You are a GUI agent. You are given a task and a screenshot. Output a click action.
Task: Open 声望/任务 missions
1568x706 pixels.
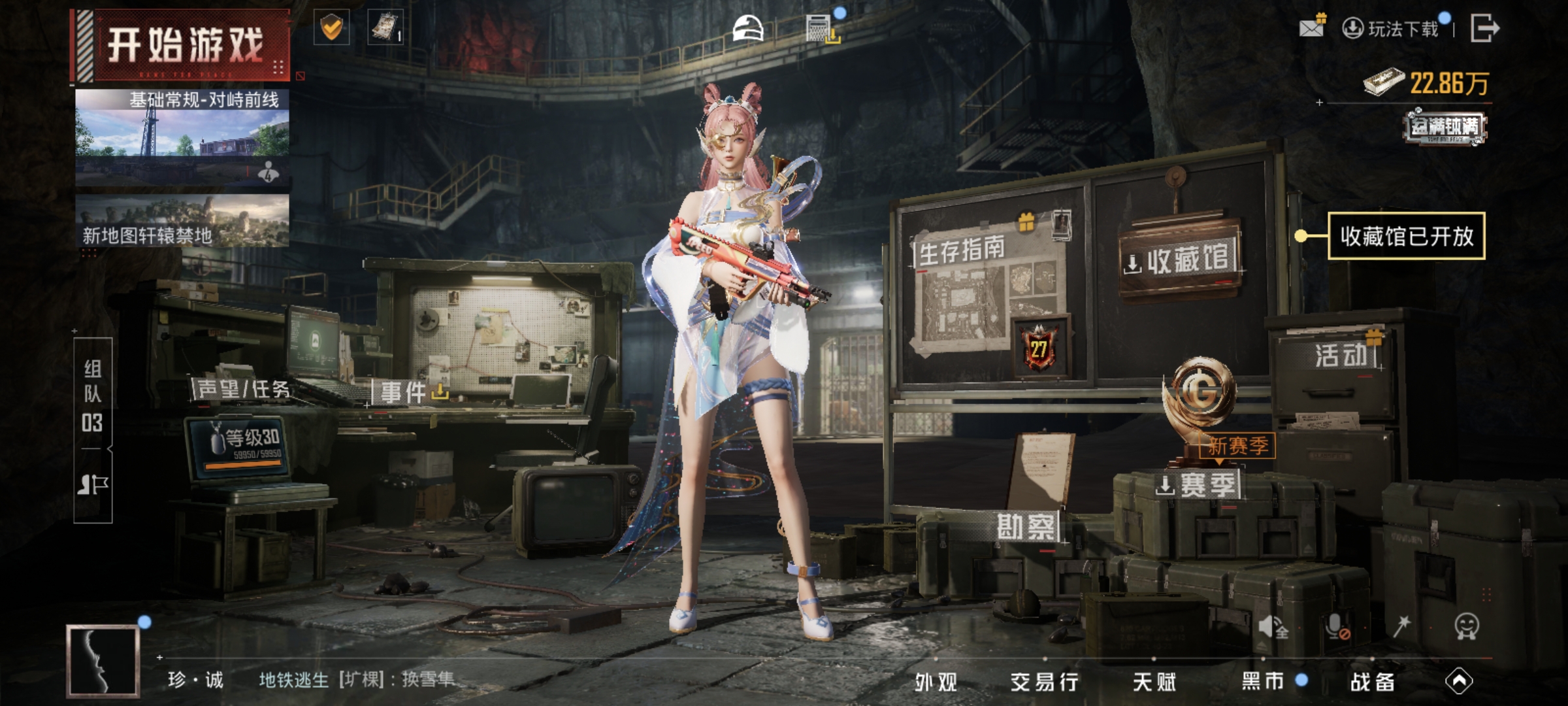[243, 390]
